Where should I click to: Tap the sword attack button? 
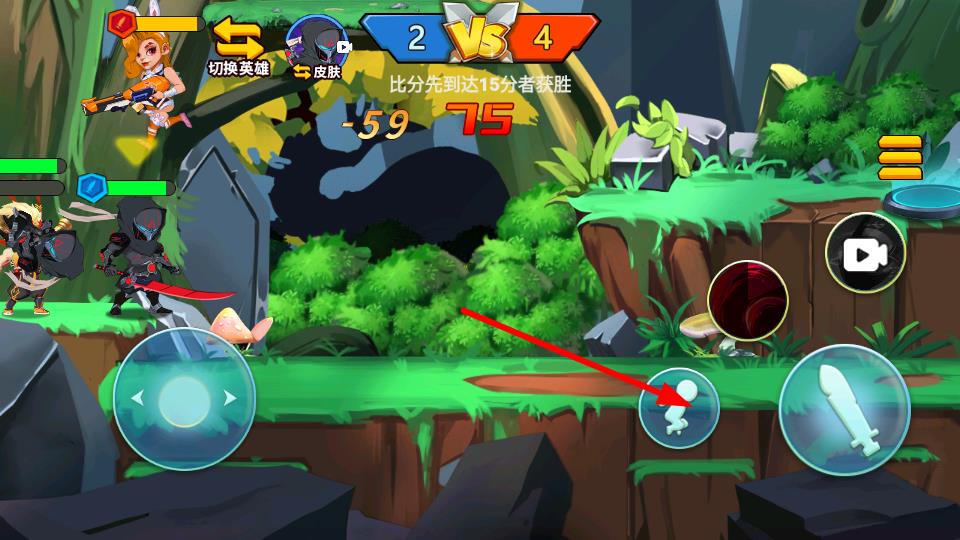click(843, 409)
